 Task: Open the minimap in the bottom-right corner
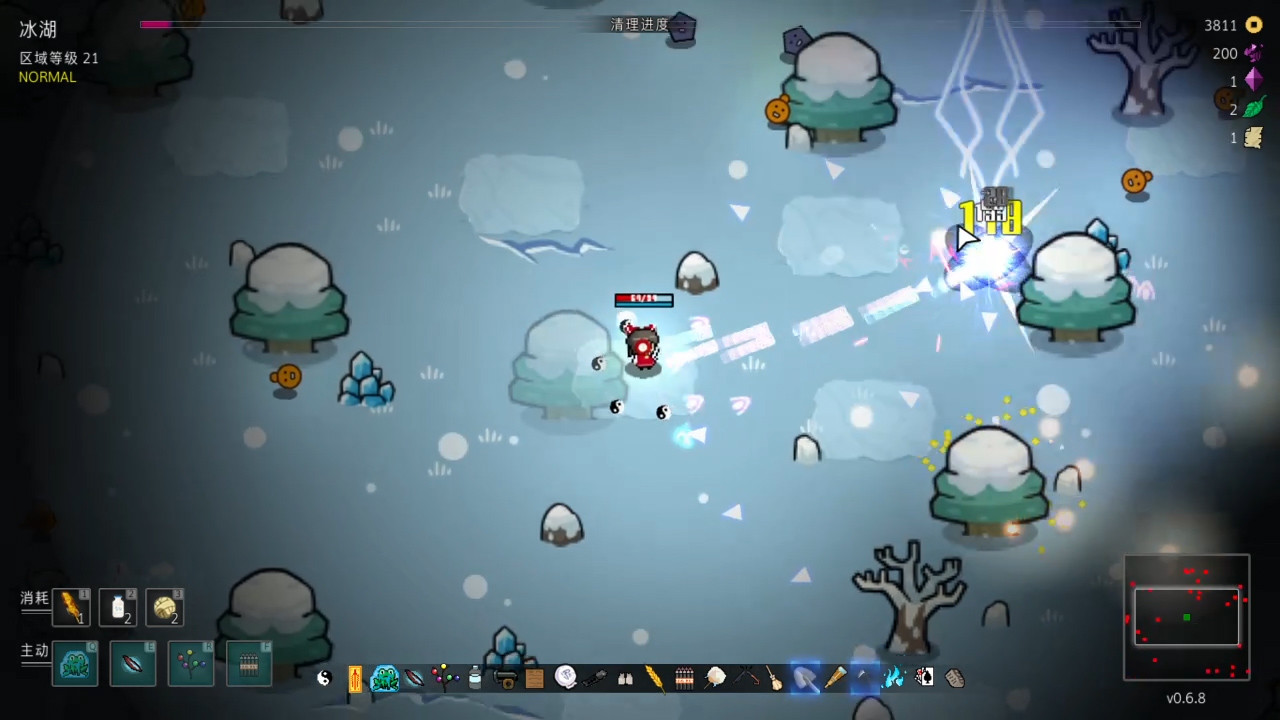pyautogui.click(x=1187, y=618)
